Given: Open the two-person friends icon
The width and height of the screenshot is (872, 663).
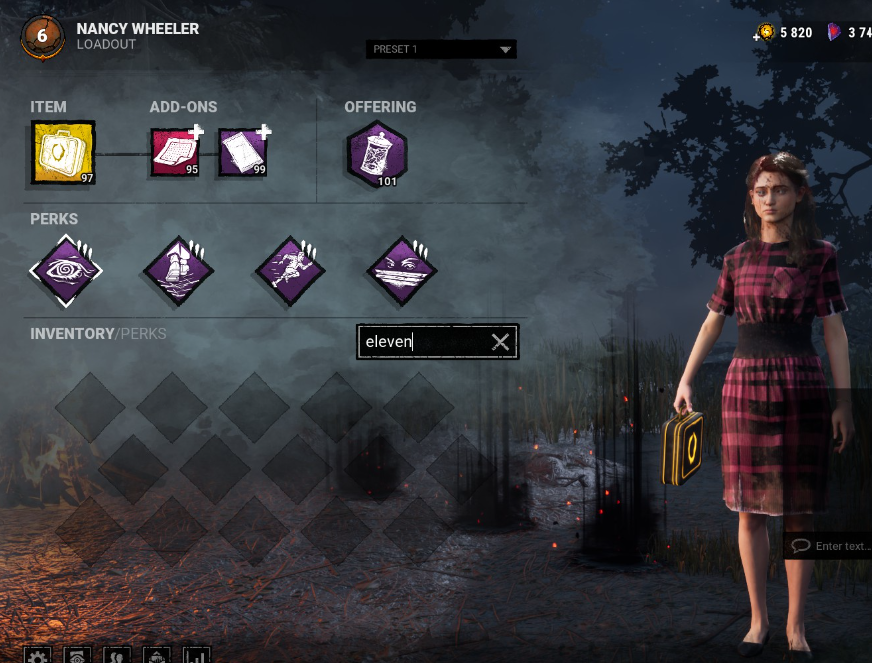Looking at the screenshot, I should [117, 655].
